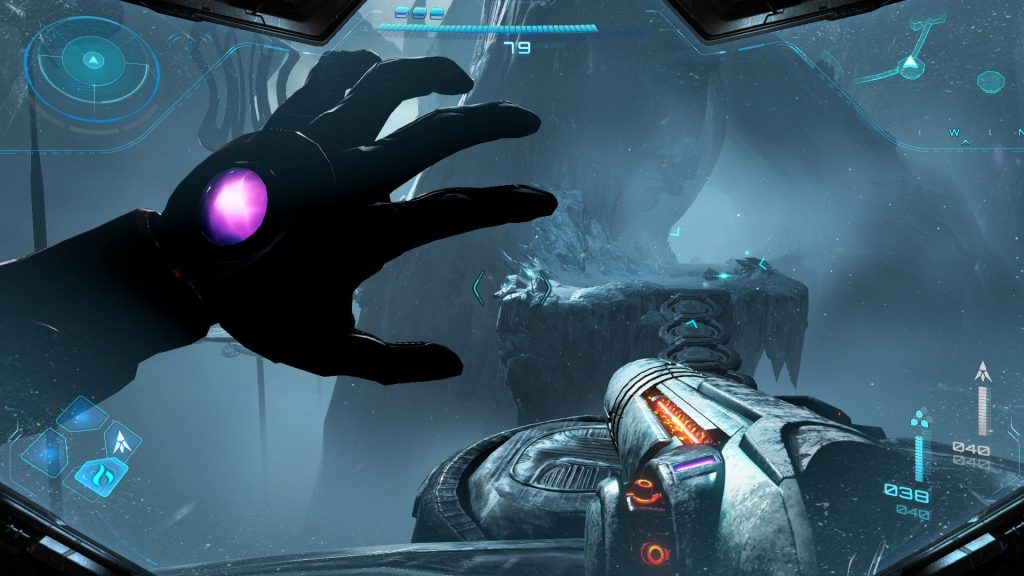Choose the missile slot in the weapon selector
This screenshot has width=1024, height=576.
pos(123,440)
